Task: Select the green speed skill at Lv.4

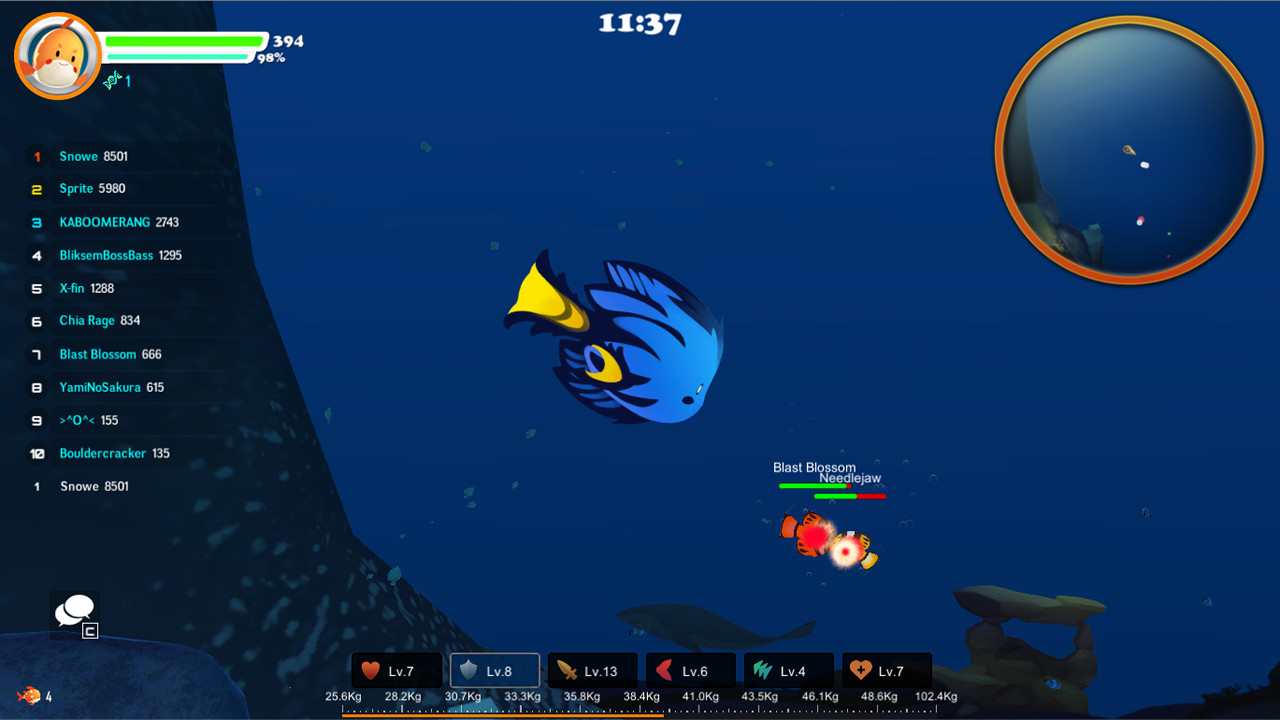Action: pos(788,670)
